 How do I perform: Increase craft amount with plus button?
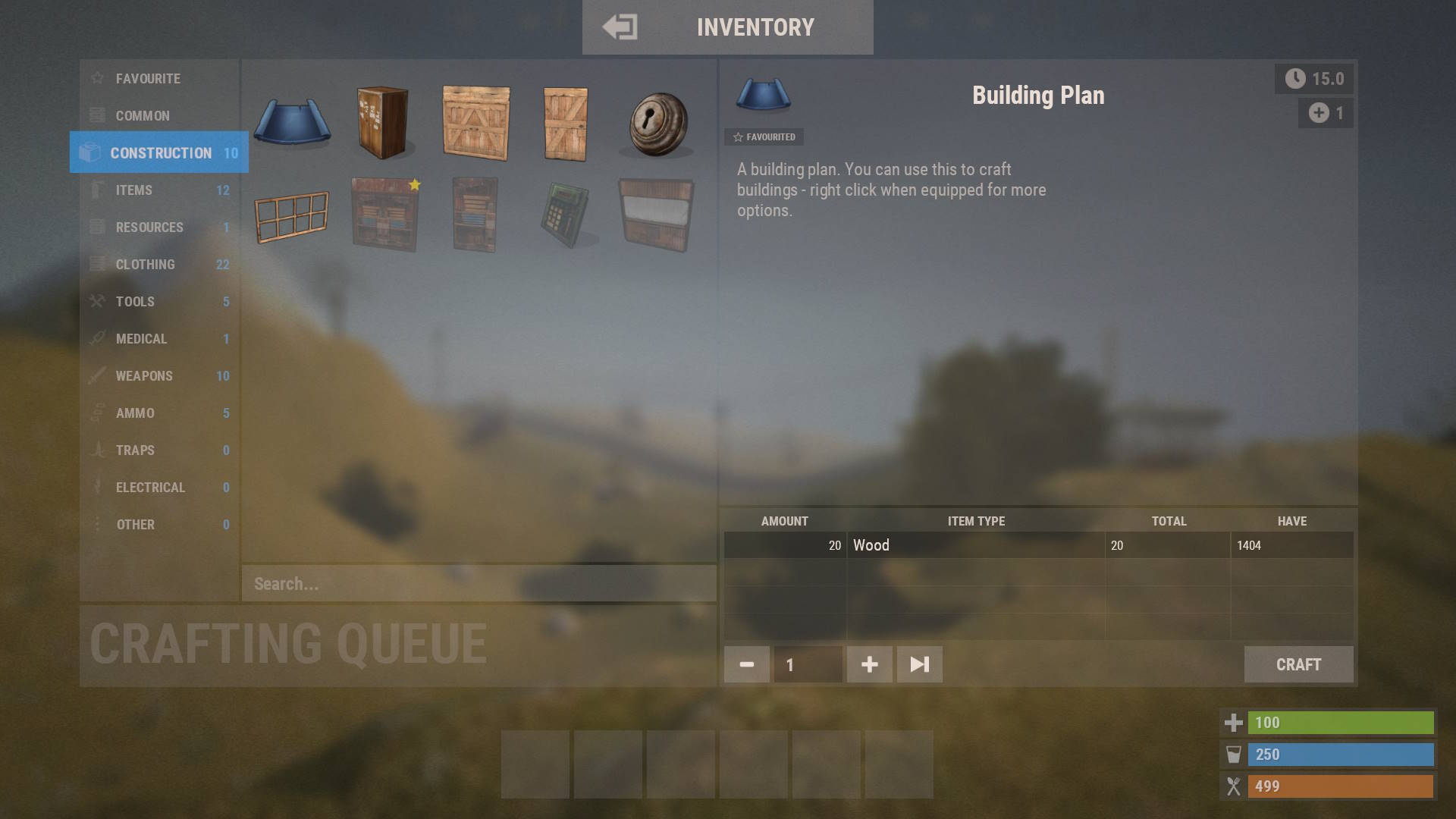coord(869,664)
